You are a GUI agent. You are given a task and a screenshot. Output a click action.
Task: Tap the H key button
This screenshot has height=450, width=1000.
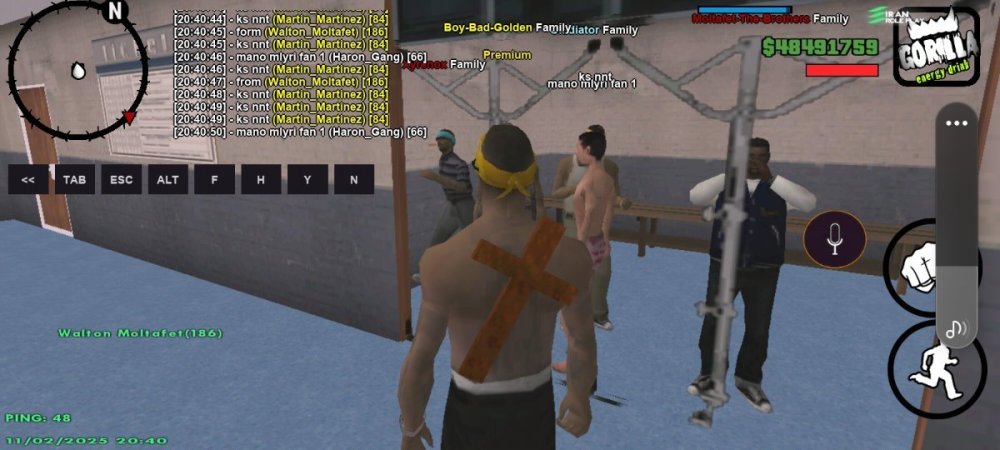coord(261,180)
